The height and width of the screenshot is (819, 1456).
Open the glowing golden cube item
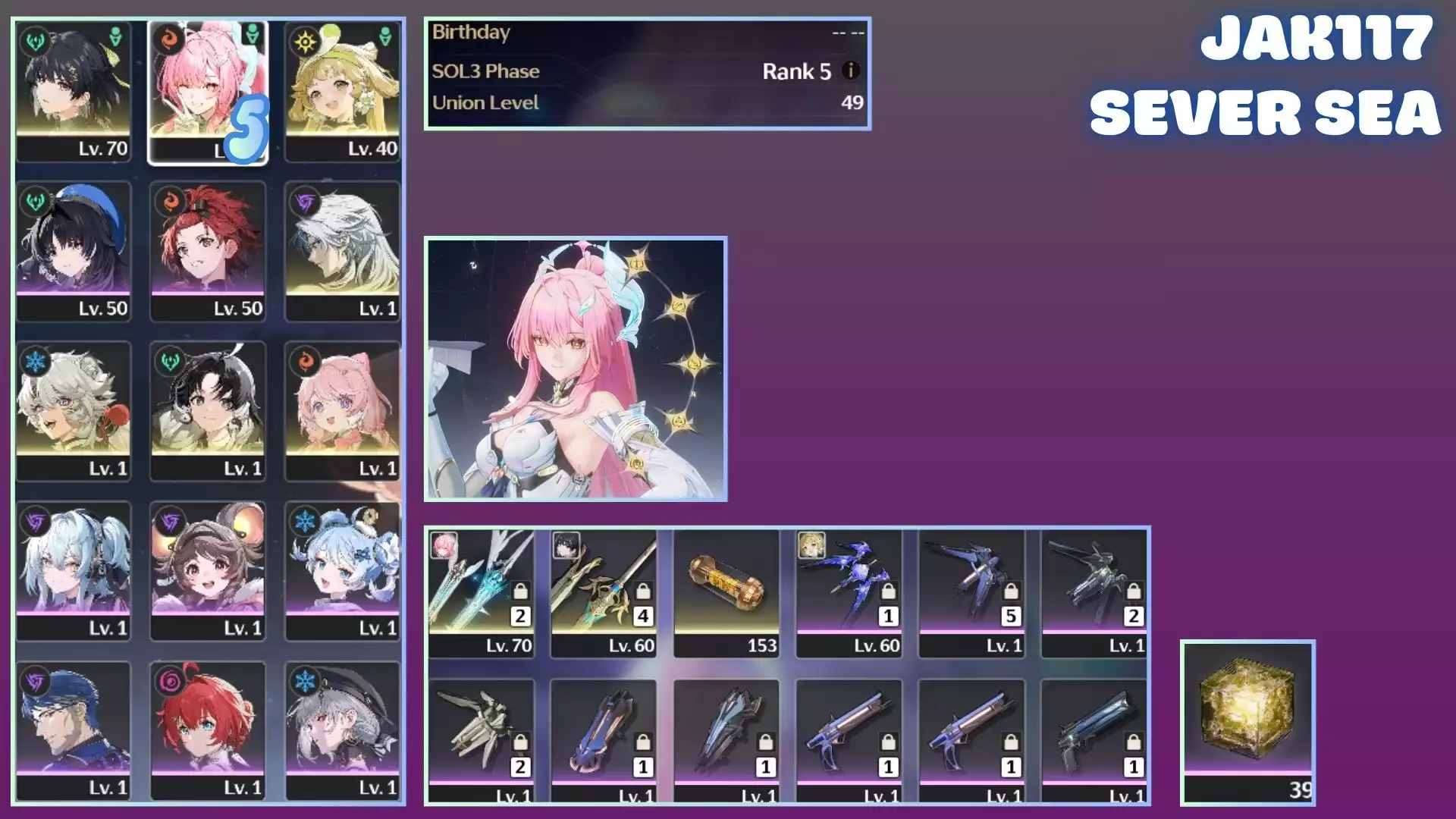(x=1247, y=720)
